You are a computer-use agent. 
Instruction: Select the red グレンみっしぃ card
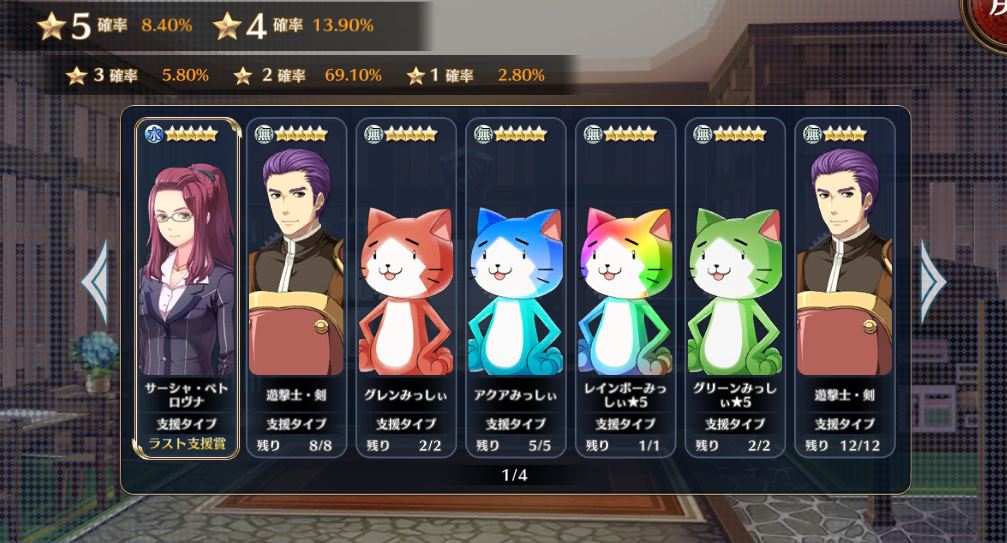(x=406, y=288)
